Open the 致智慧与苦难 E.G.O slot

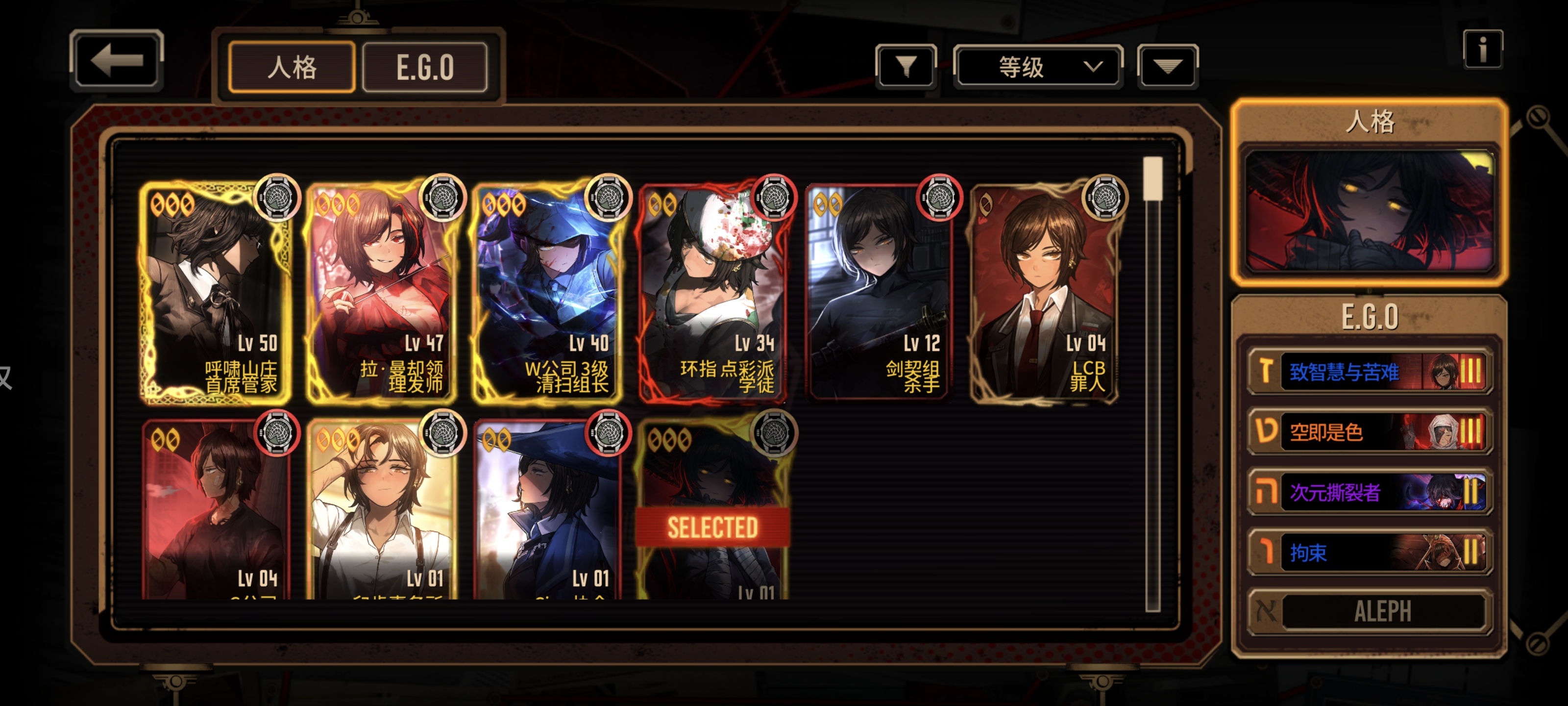pos(1370,371)
